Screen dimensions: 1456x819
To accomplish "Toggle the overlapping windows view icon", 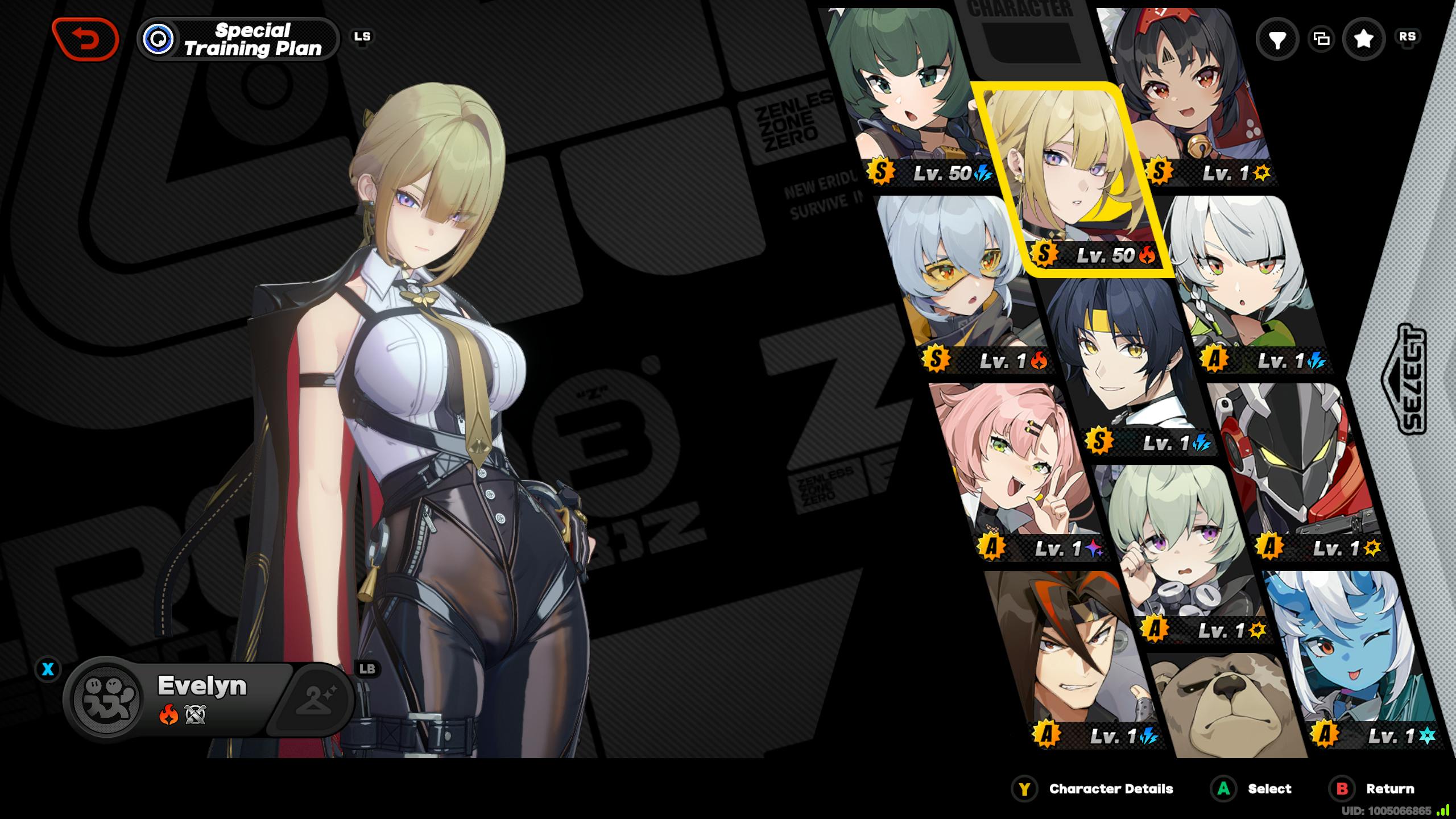I will (x=1321, y=39).
